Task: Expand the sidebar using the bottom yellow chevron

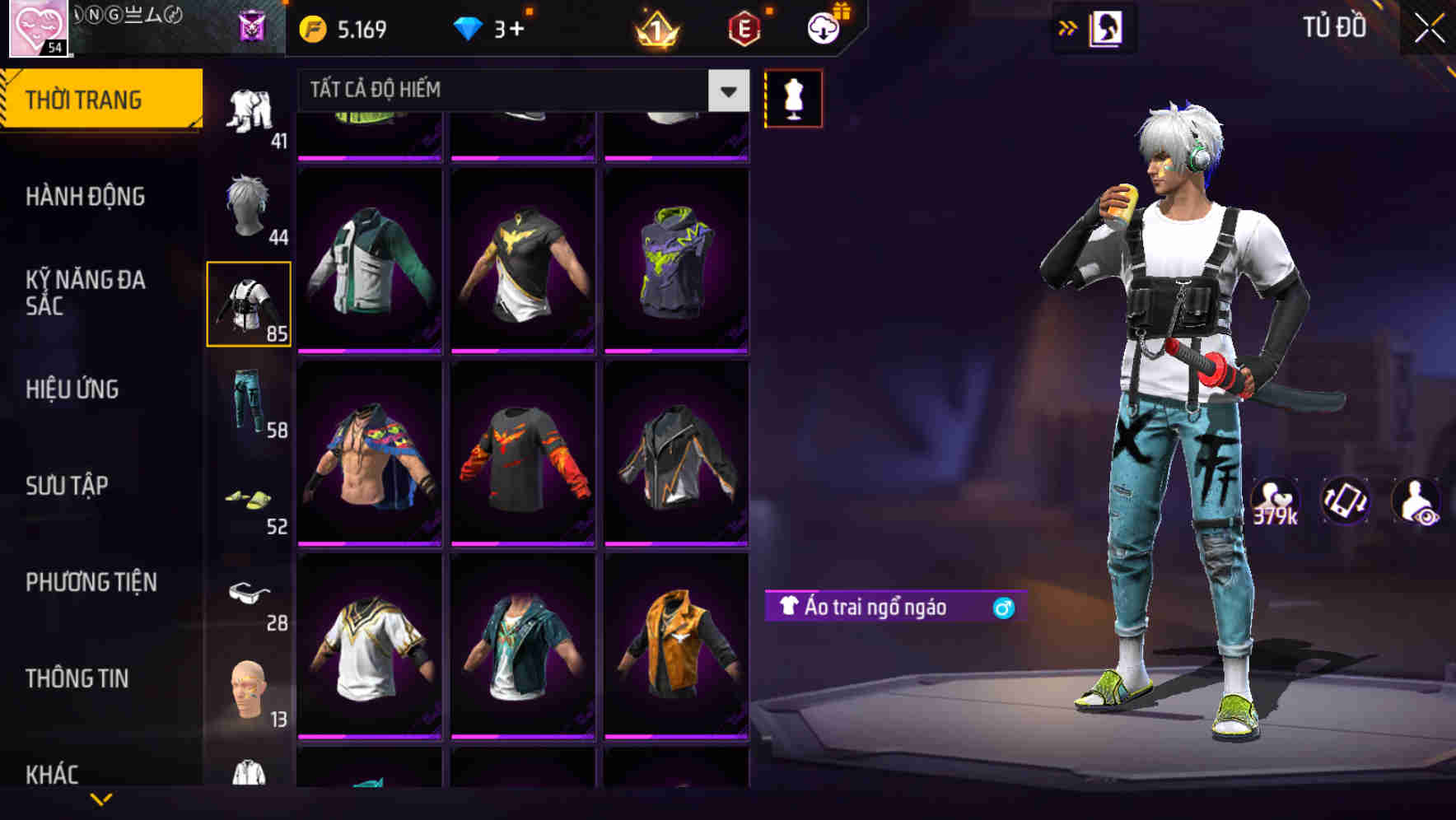Action: coord(101,800)
